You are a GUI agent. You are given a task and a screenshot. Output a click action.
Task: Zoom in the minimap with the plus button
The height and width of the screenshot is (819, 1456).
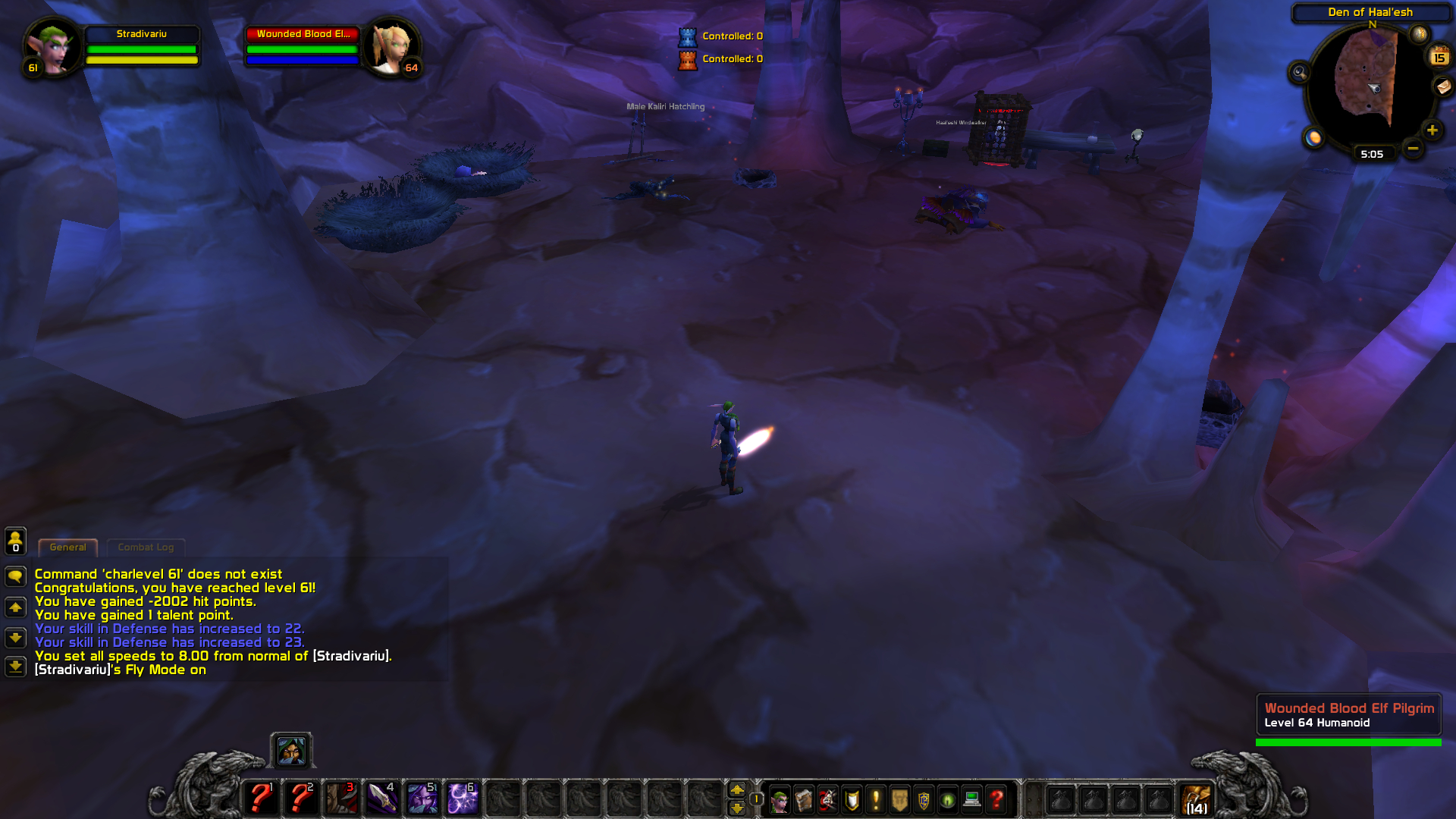1432,130
